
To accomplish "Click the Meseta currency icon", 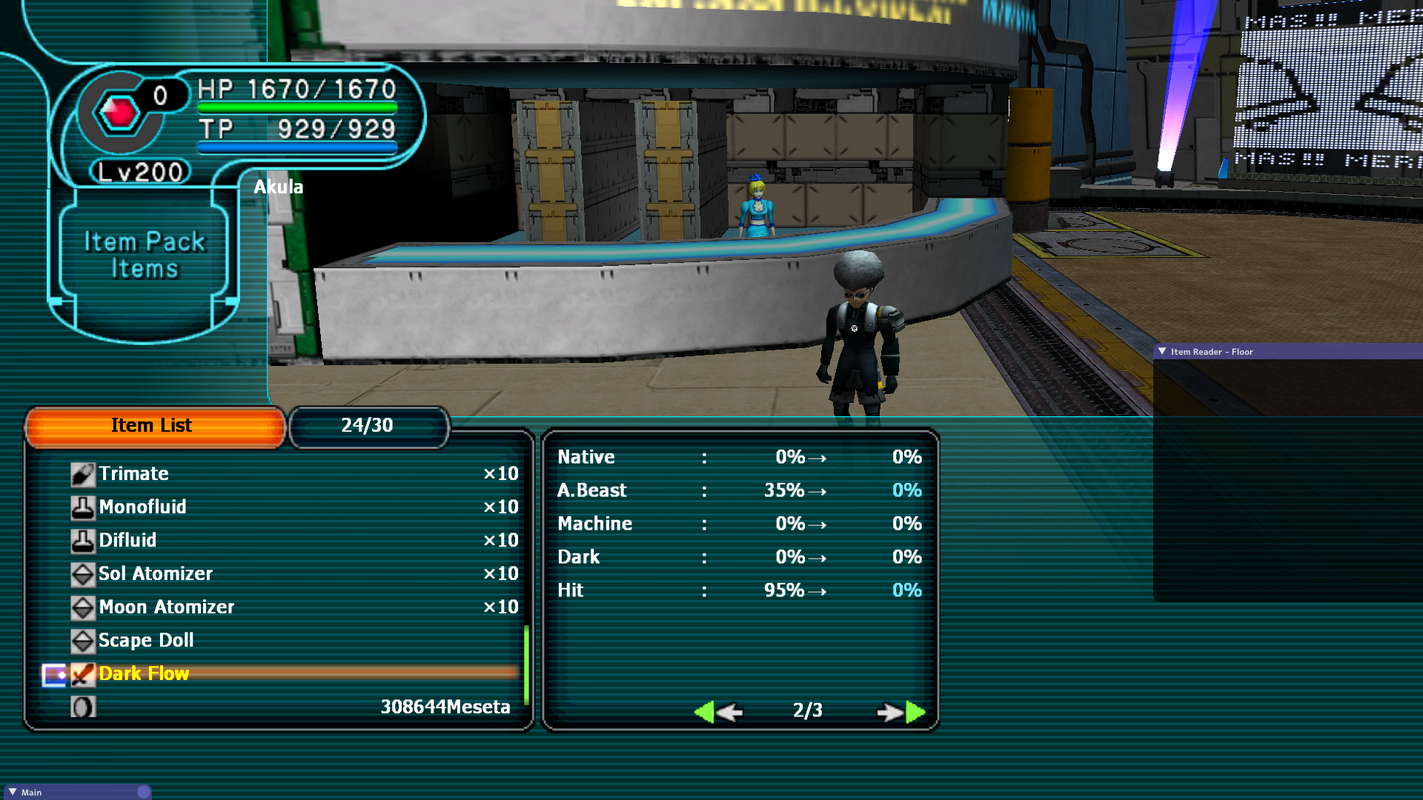I will [x=84, y=707].
